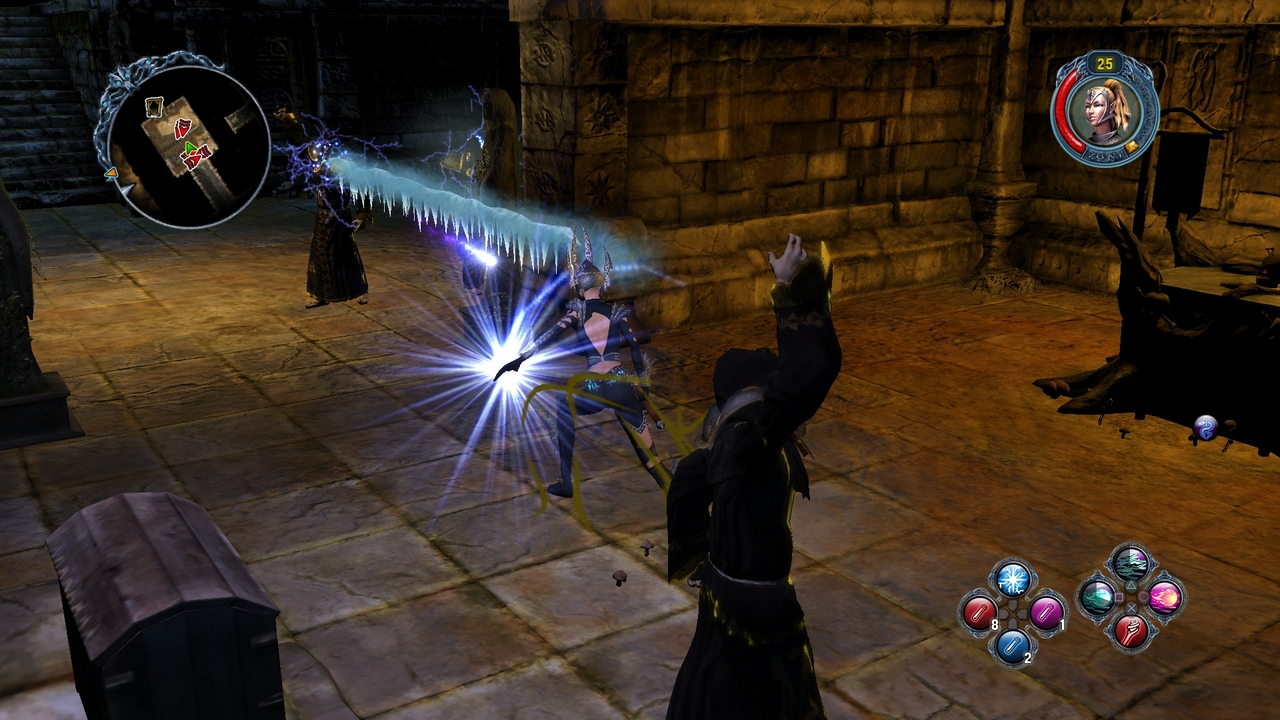1280x720 pixels.
Task: Select the merchant stall icon on the minimap
Action: click(154, 106)
